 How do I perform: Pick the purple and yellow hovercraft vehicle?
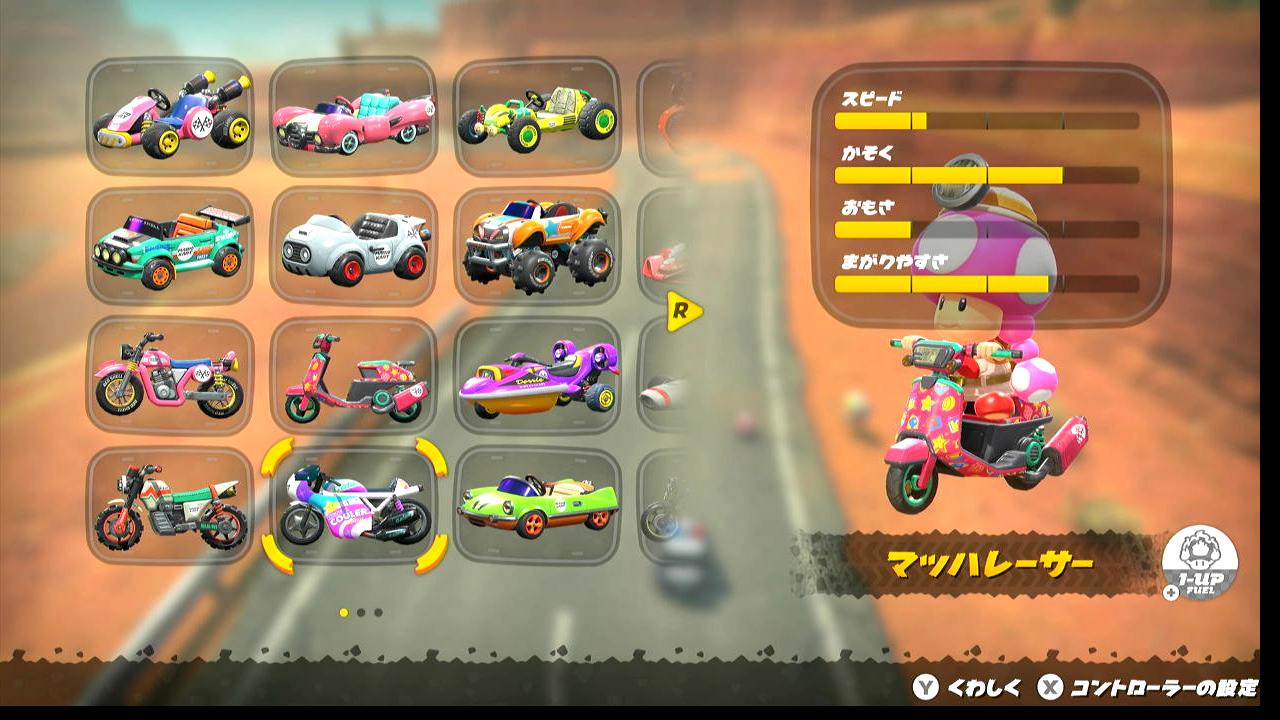point(537,376)
